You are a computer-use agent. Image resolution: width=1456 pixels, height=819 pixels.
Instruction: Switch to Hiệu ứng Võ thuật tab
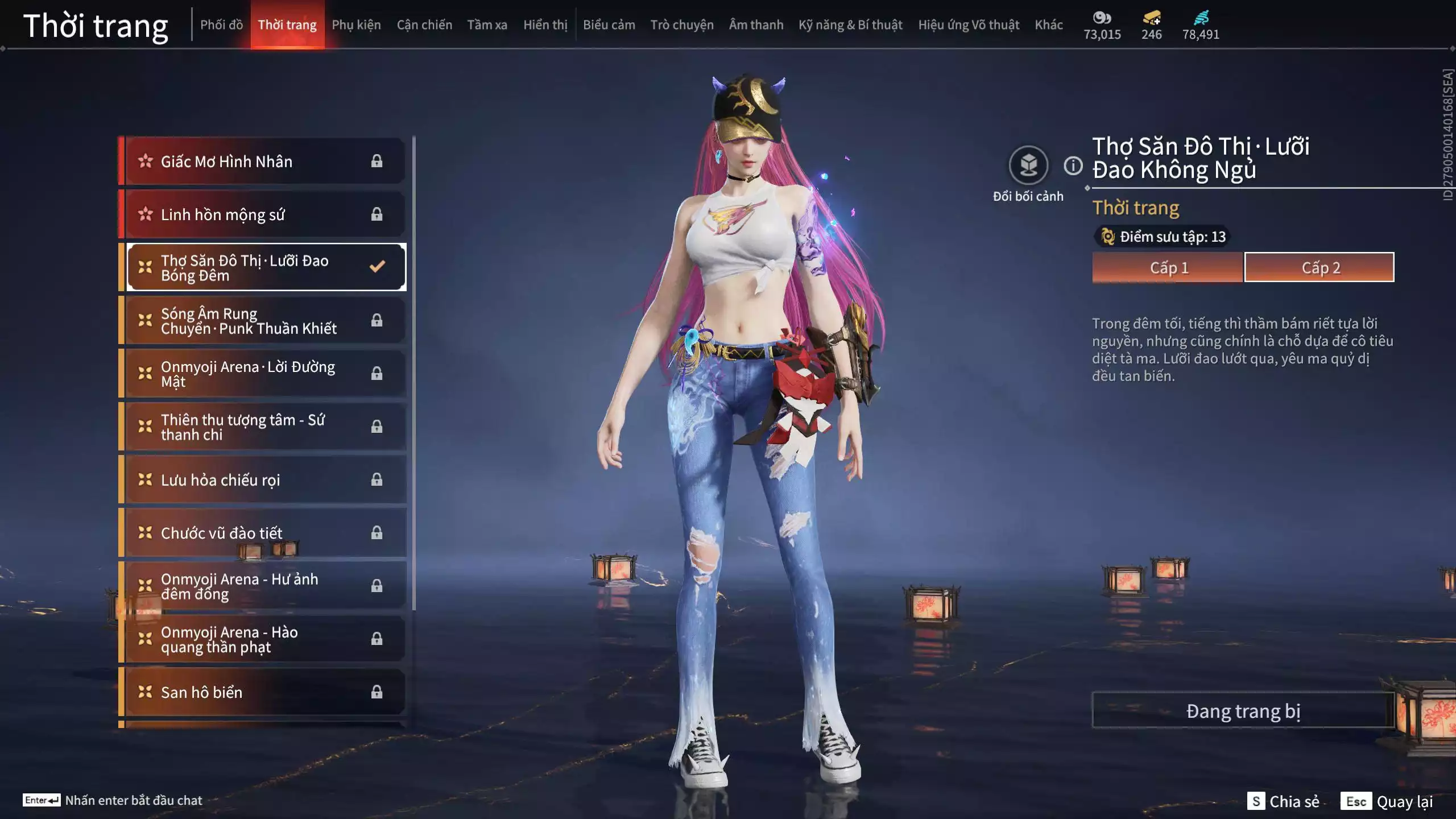click(969, 25)
